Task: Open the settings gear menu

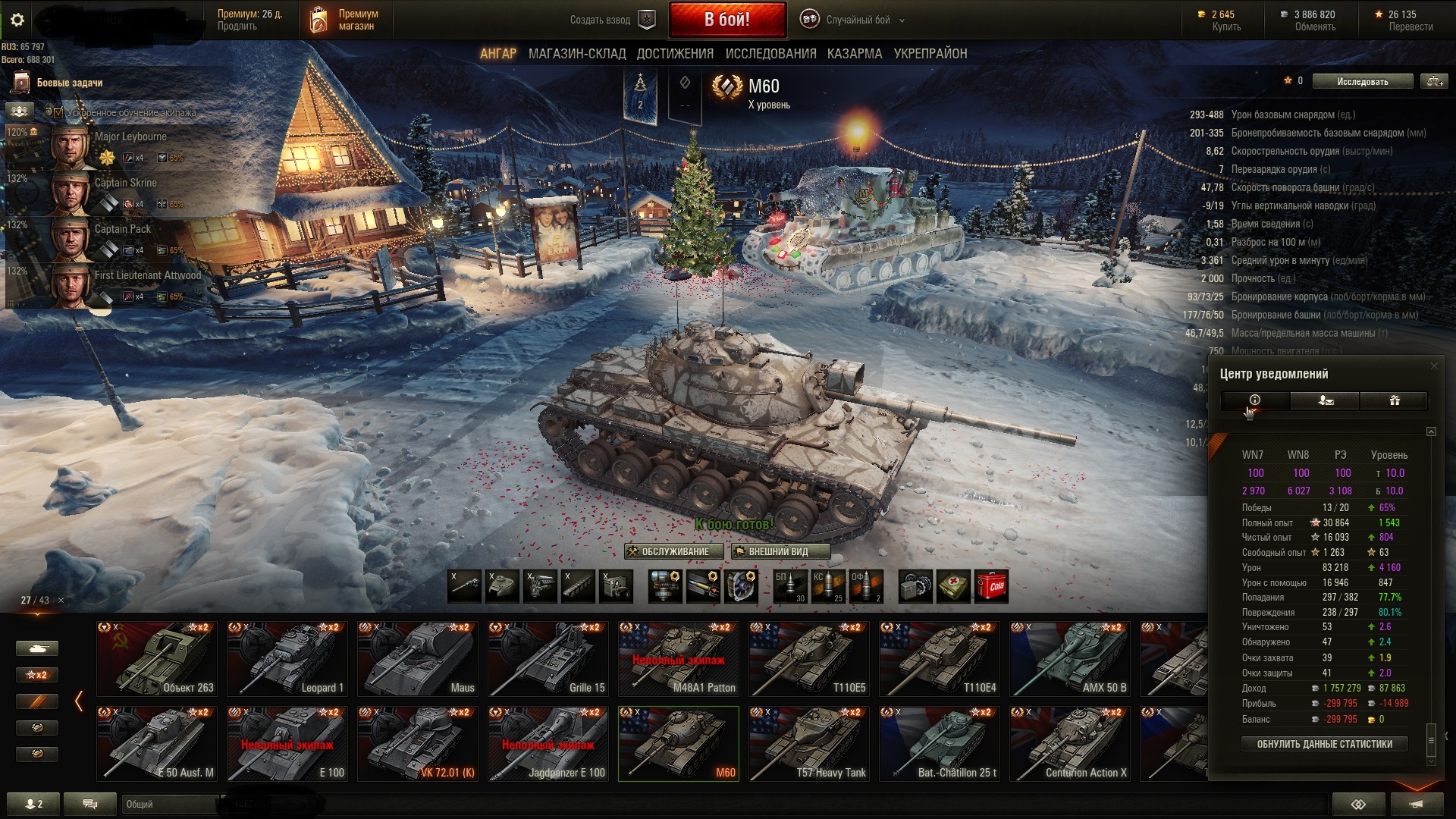Action: pos(17,20)
